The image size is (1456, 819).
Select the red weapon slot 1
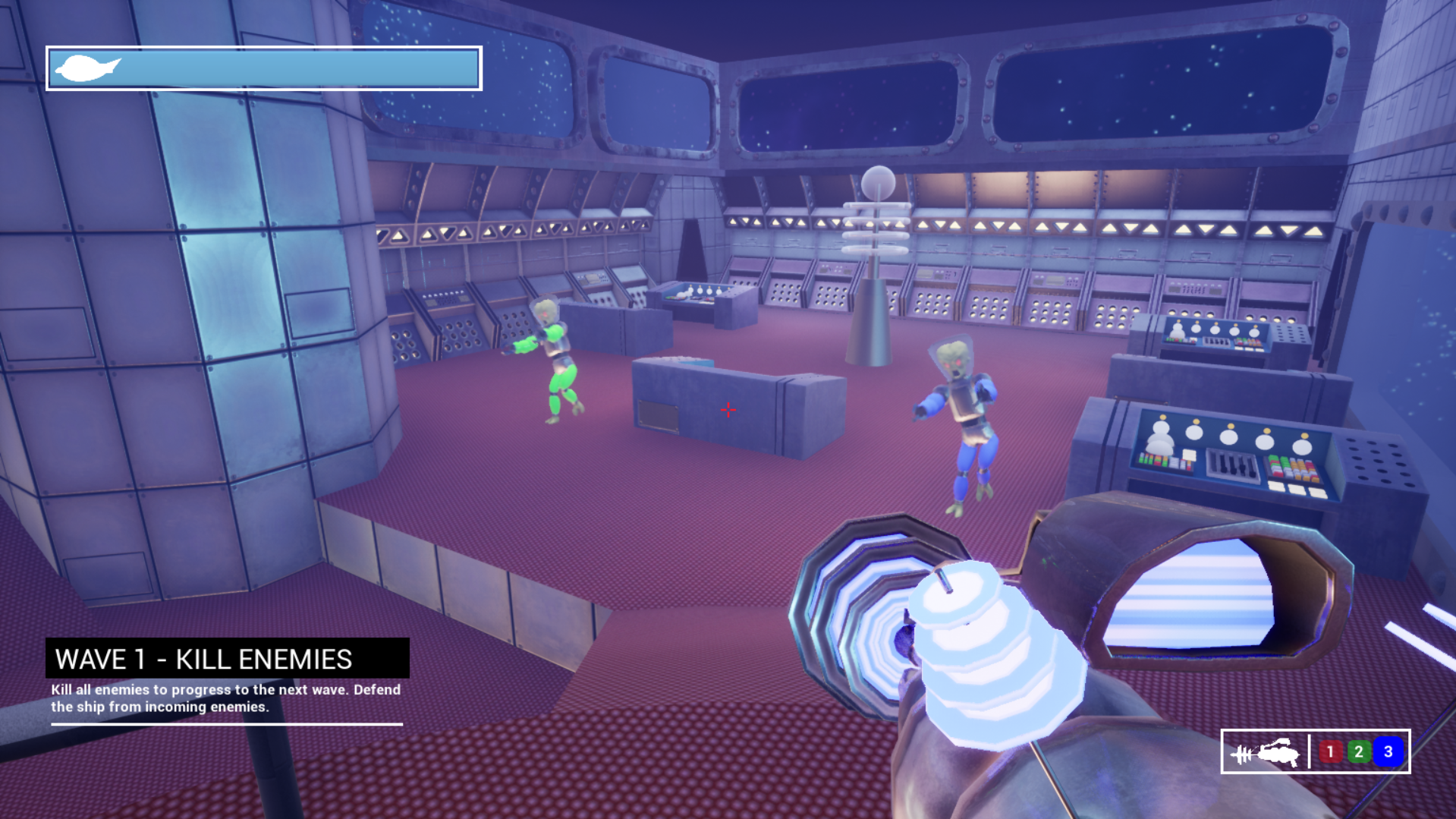[x=1329, y=751]
